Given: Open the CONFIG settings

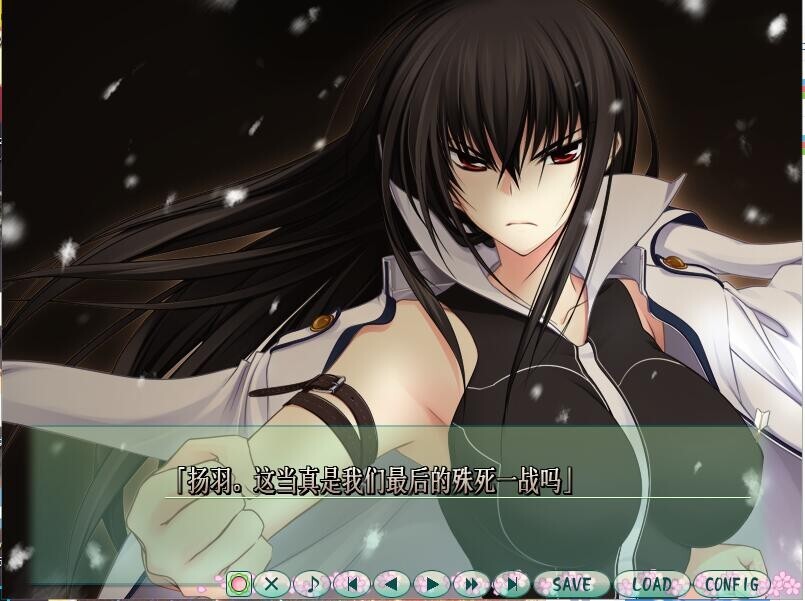Looking at the screenshot, I should tap(732, 583).
